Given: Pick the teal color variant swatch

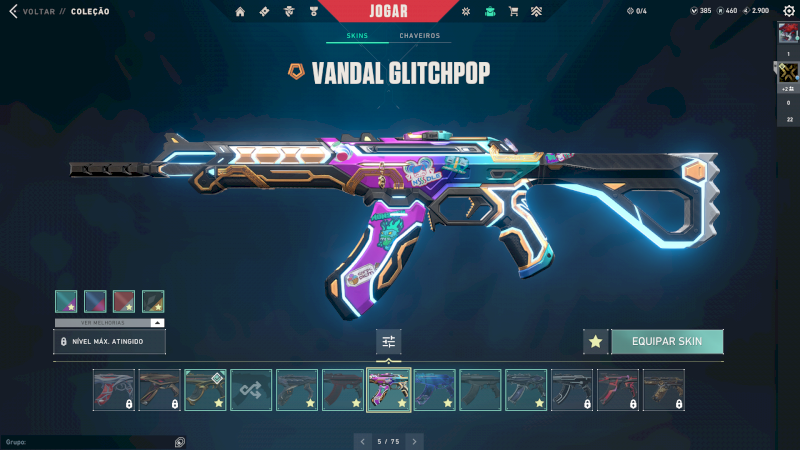Looking at the screenshot, I should (66, 301).
